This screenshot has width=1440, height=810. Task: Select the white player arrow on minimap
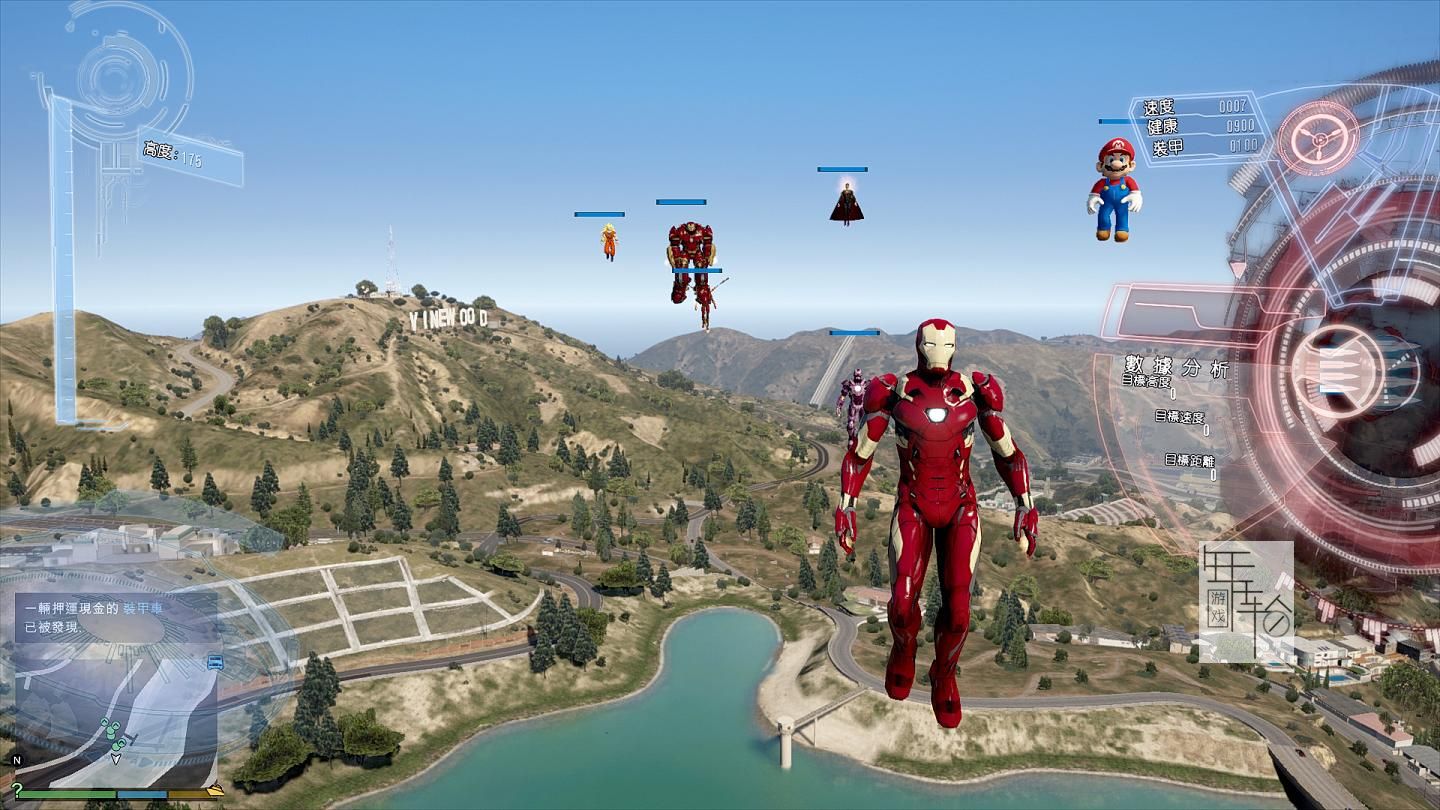[116, 759]
